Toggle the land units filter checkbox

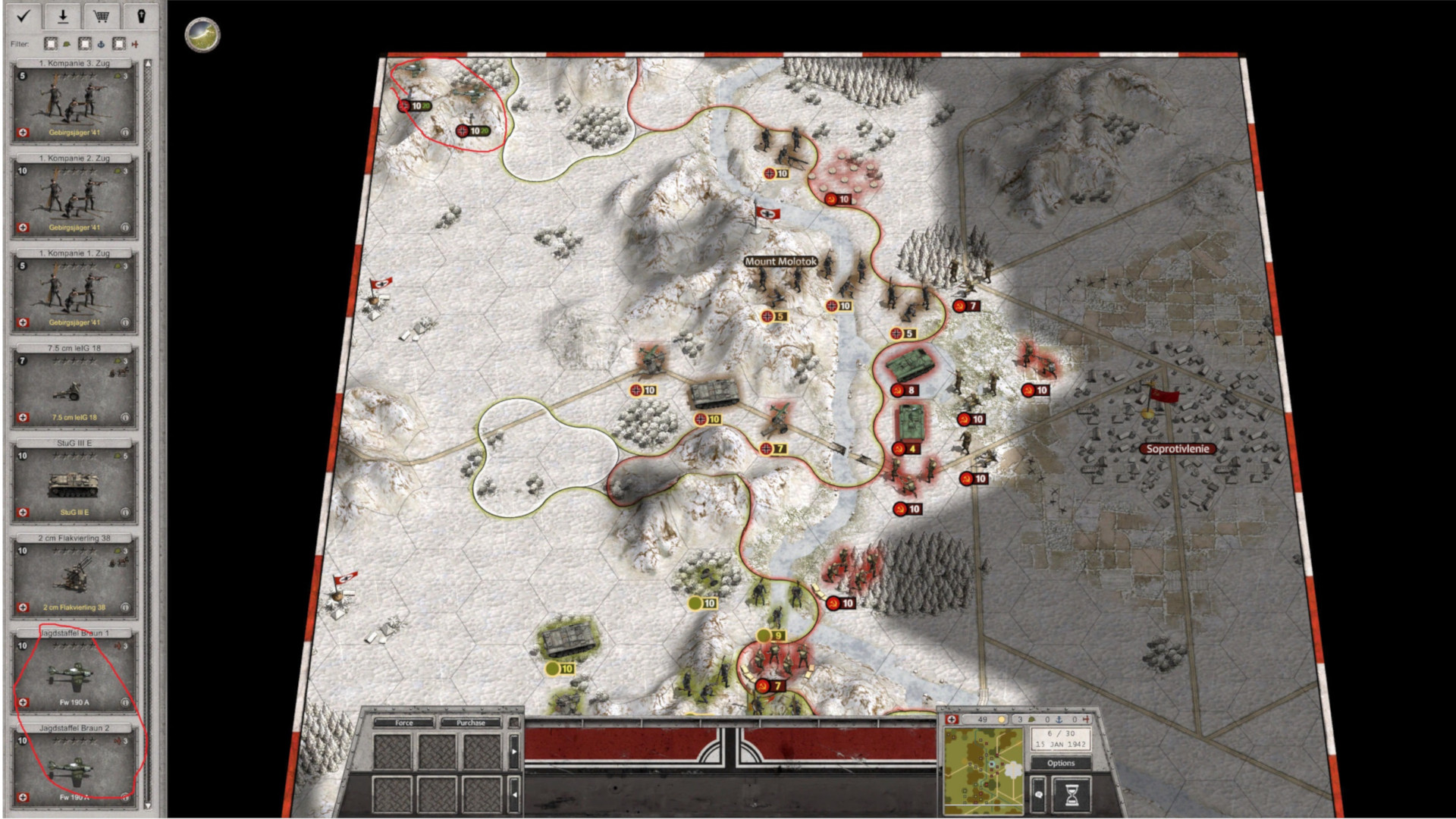pyautogui.click(x=50, y=44)
